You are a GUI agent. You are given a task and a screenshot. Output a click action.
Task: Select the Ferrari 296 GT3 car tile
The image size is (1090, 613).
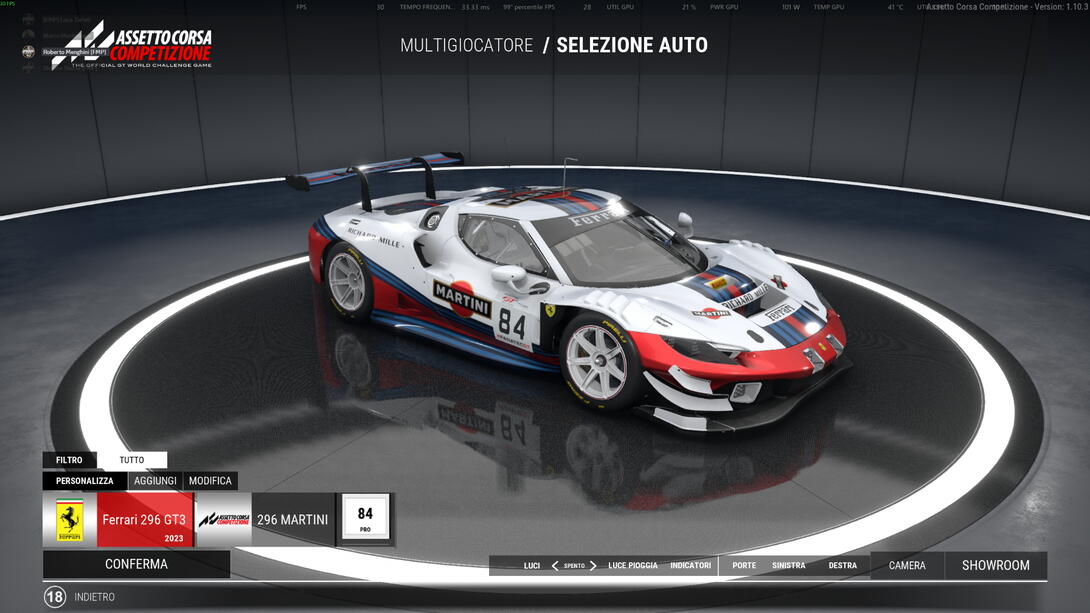click(x=118, y=520)
